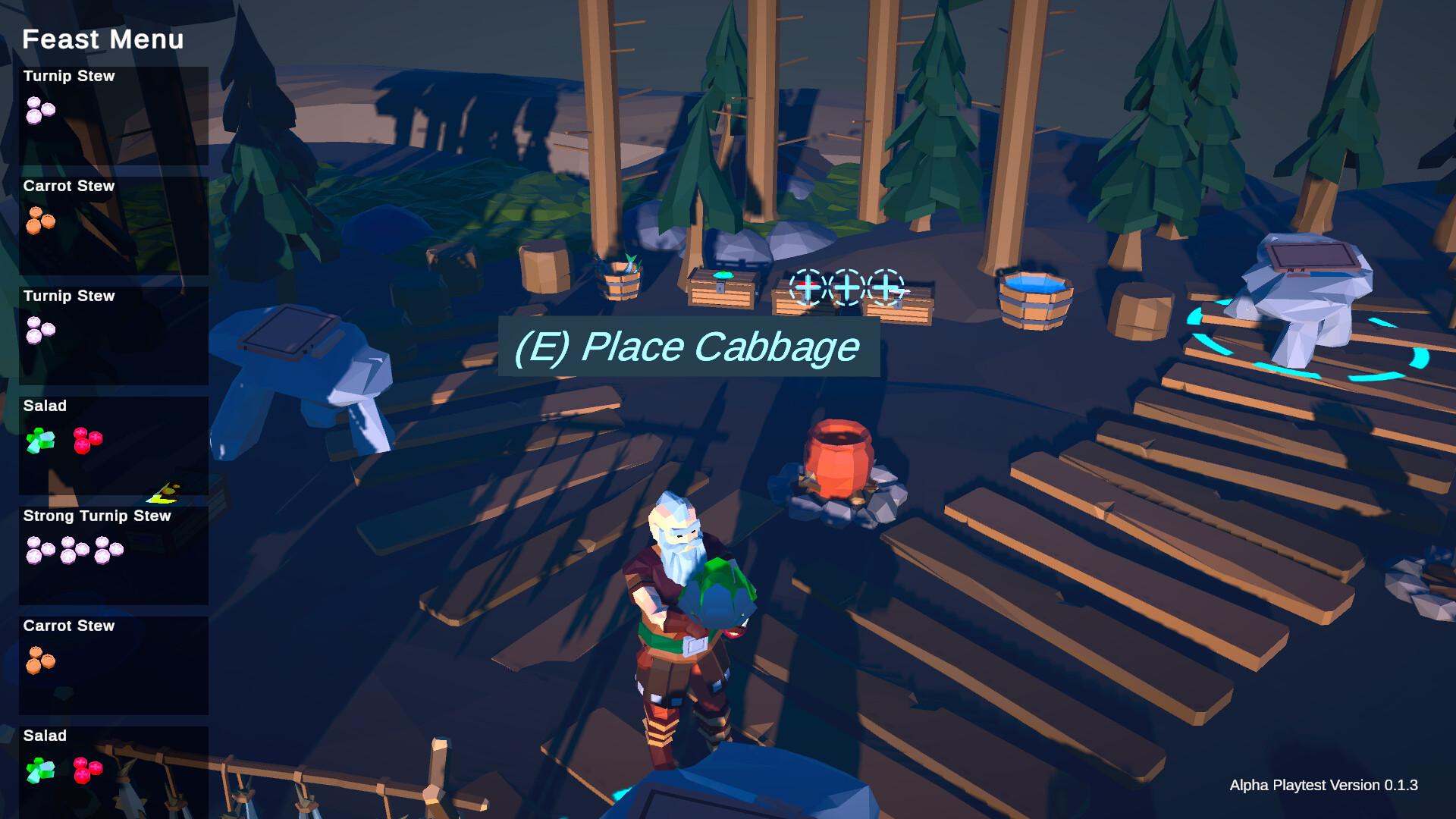
Task: Click the leftmost crosshair placement marker above the chests
Action: 808,287
